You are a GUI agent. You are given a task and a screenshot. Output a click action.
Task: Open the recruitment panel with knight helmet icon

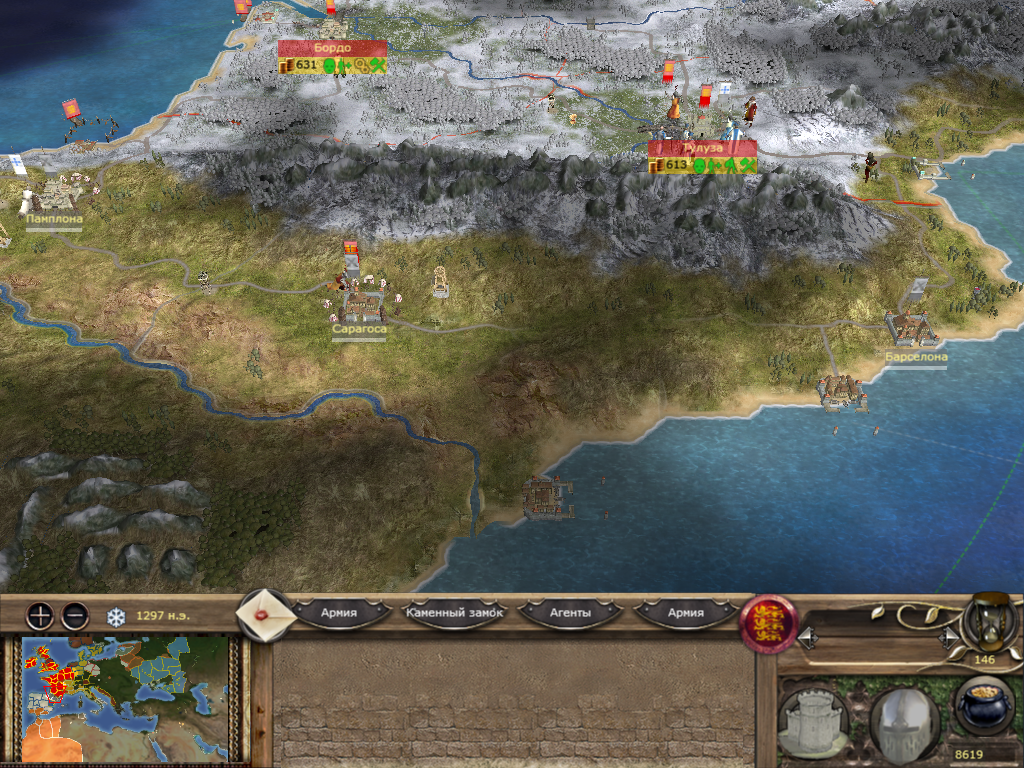(x=904, y=718)
